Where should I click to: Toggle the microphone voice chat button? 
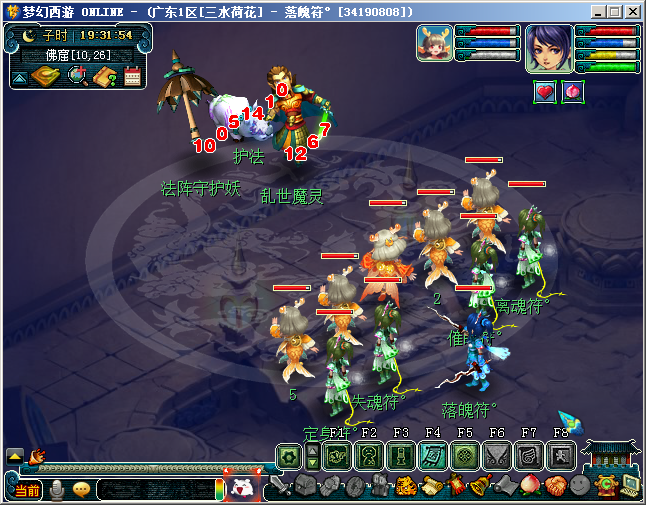(x=58, y=490)
